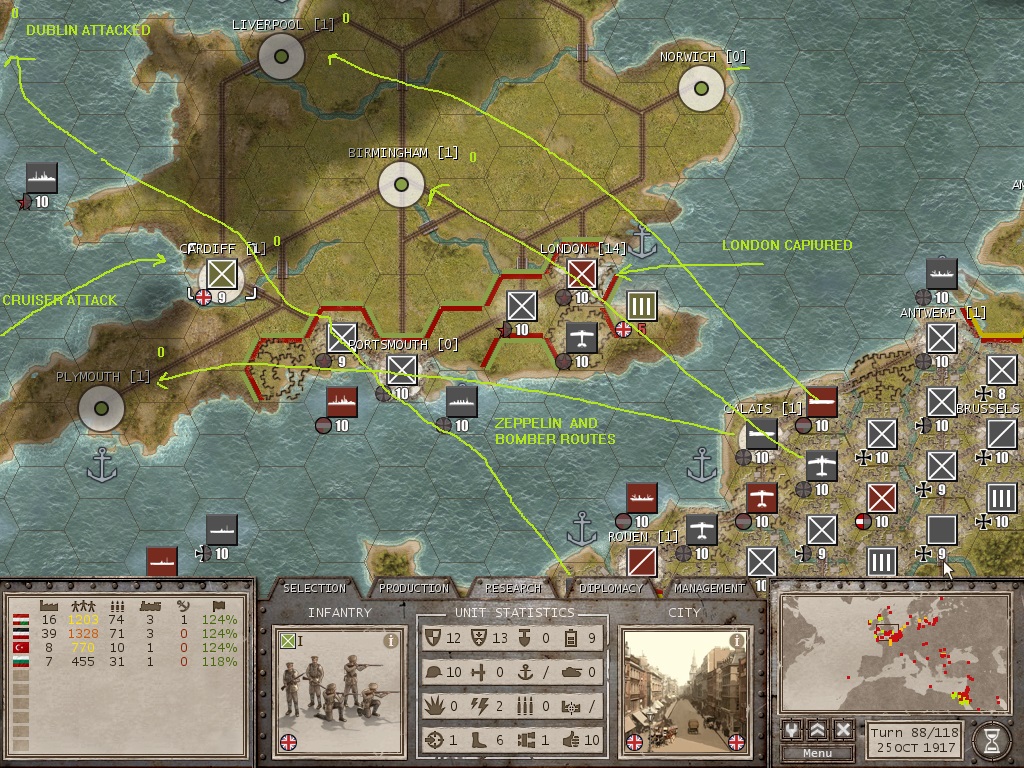Click the Menu button
This screenshot has height=768, width=1024.
click(x=817, y=753)
